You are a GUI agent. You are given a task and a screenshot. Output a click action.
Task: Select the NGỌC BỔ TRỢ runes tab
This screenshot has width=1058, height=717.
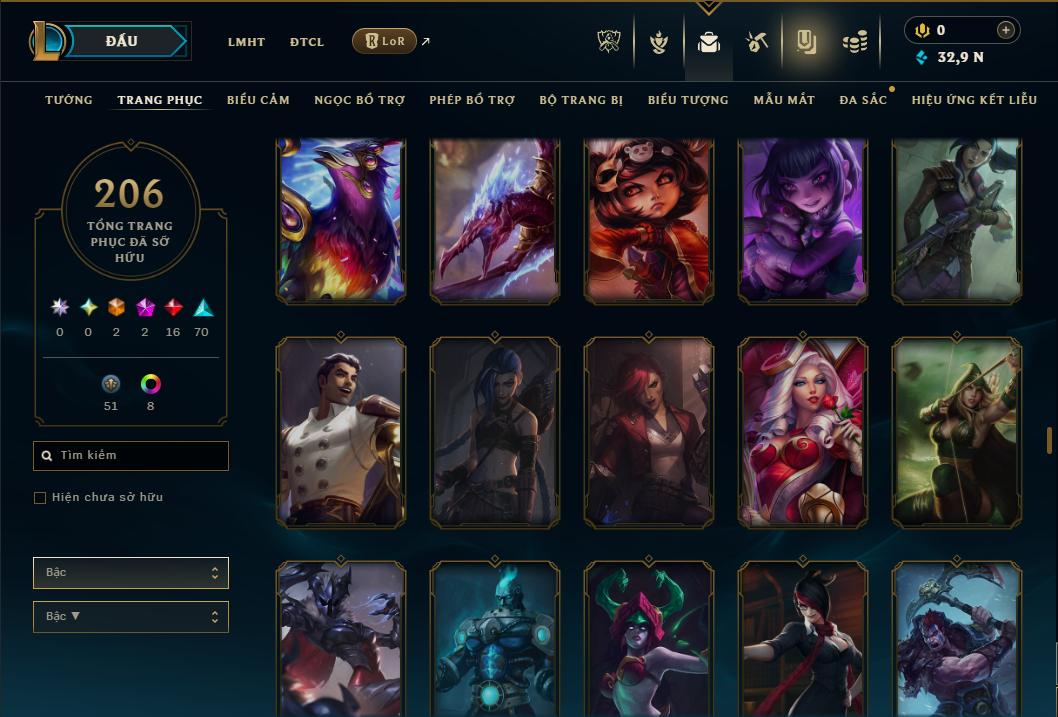(x=359, y=100)
